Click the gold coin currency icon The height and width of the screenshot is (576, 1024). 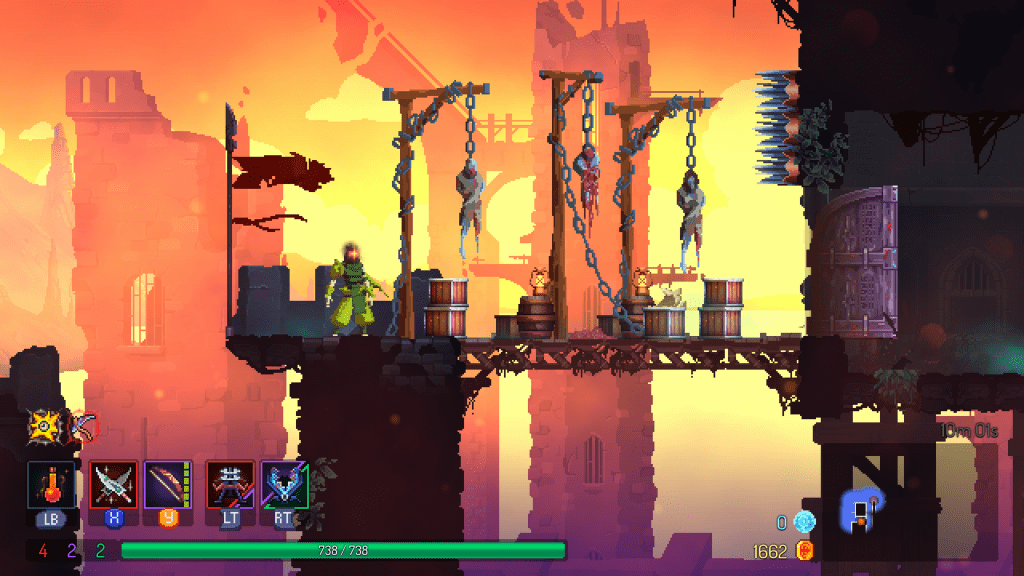click(804, 550)
